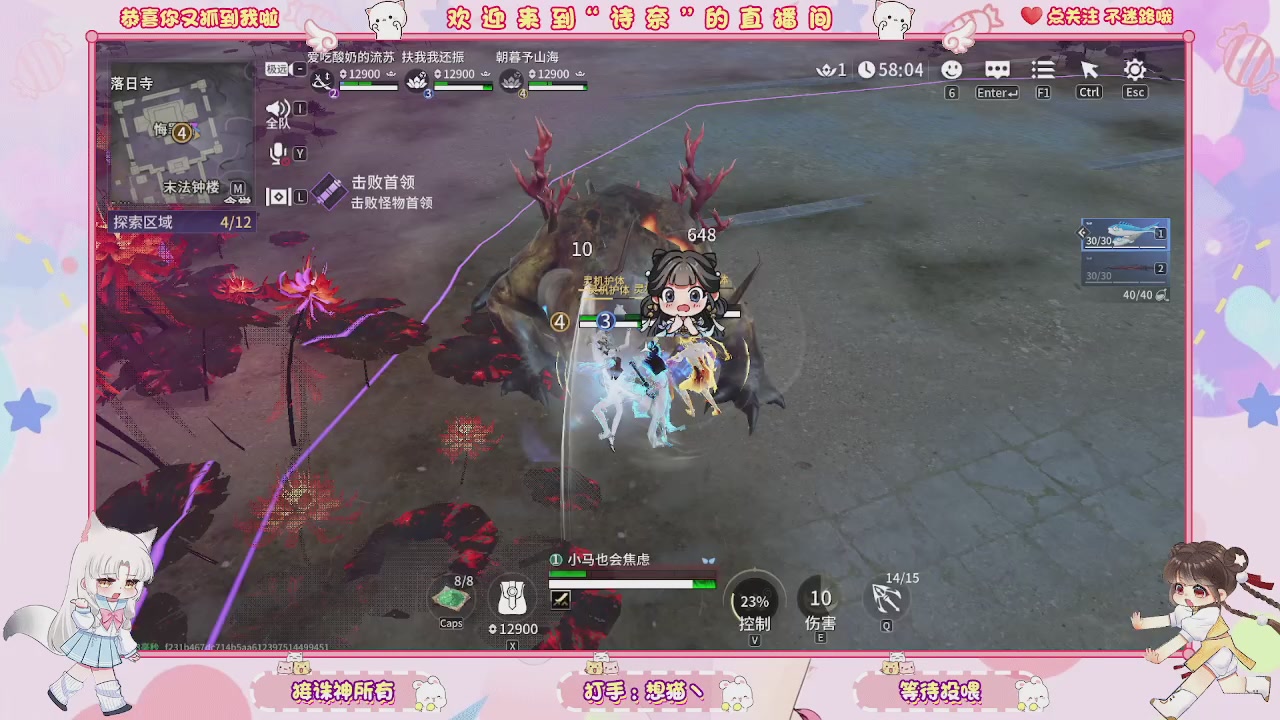Open the emote smiley menu
The width and height of the screenshot is (1280, 720).
951,70
